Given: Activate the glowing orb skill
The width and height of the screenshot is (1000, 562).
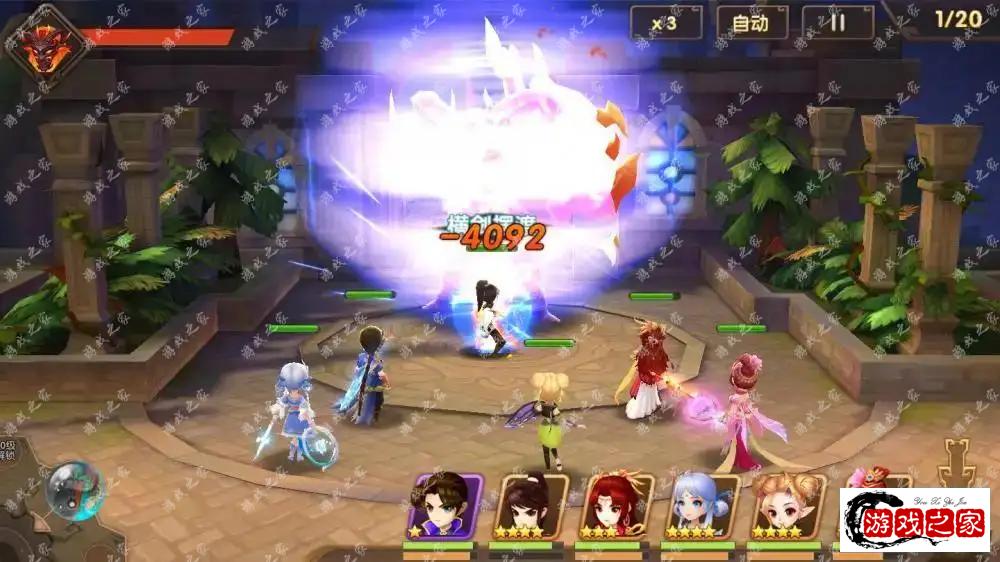Looking at the screenshot, I should tap(74, 489).
